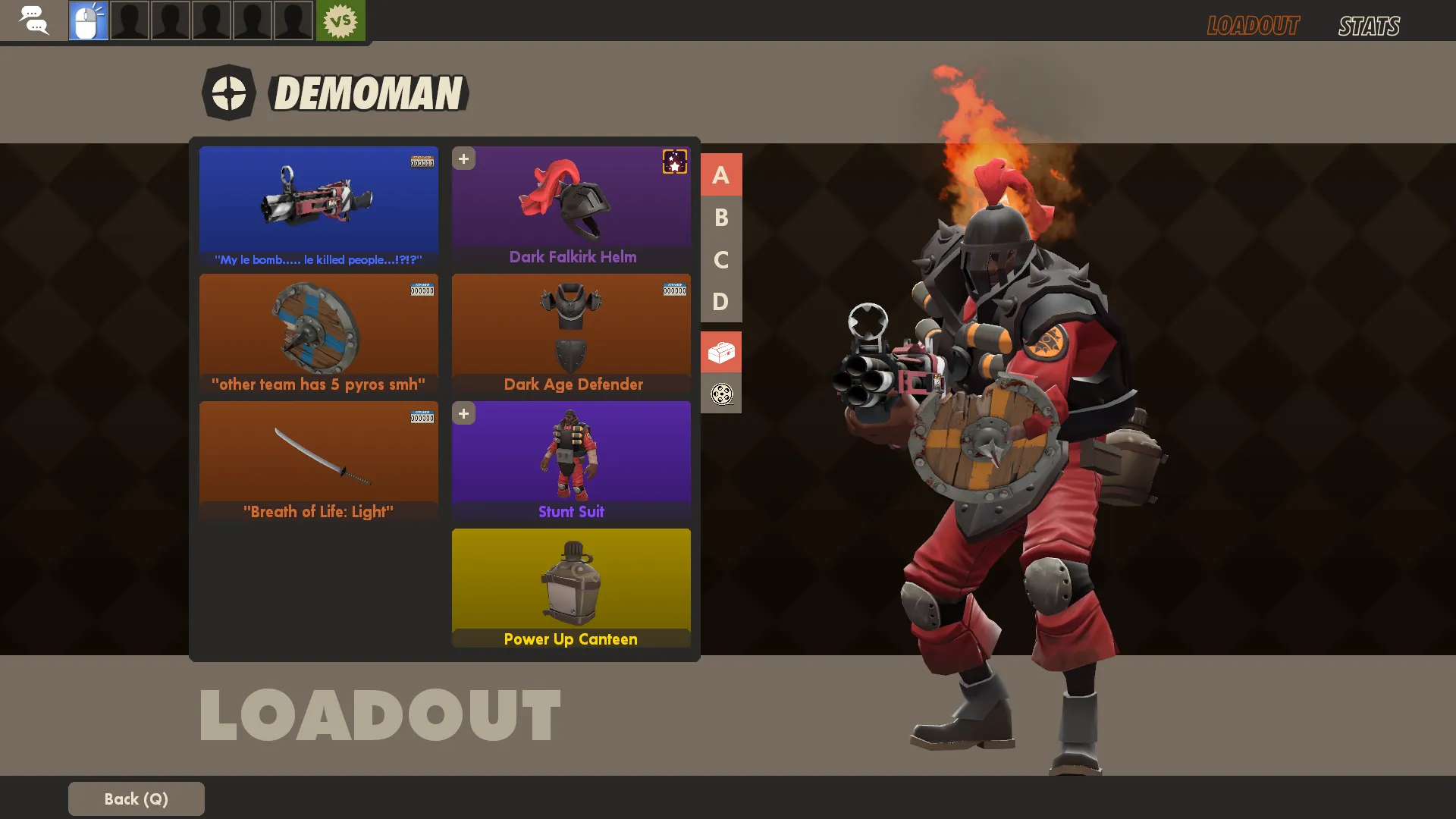Open the Power Up Canteen slot
The image size is (1456, 819).
571,587
